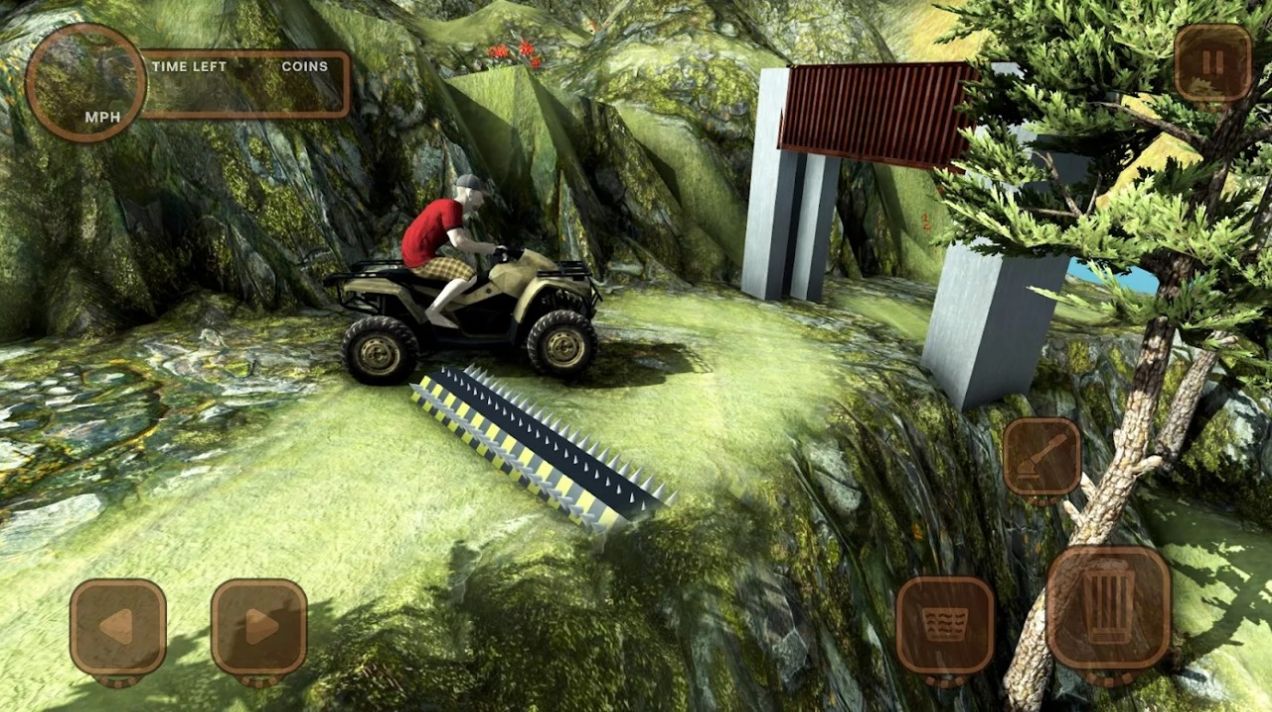This screenshot has height=712, width=1272.
Task: Pause the game with the pause button
Action: click(1212, 63)
